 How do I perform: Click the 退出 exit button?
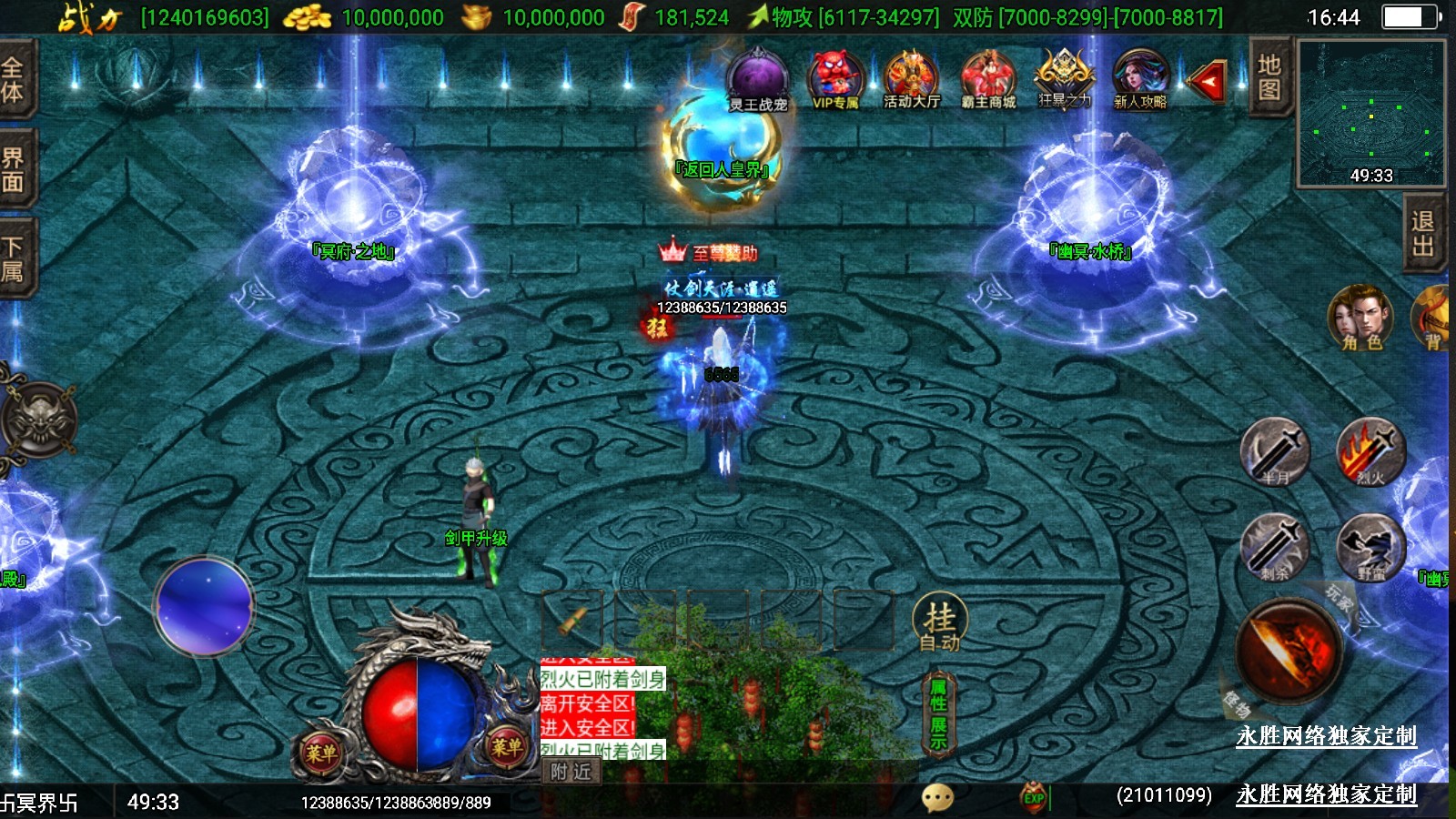point(1422,234)
